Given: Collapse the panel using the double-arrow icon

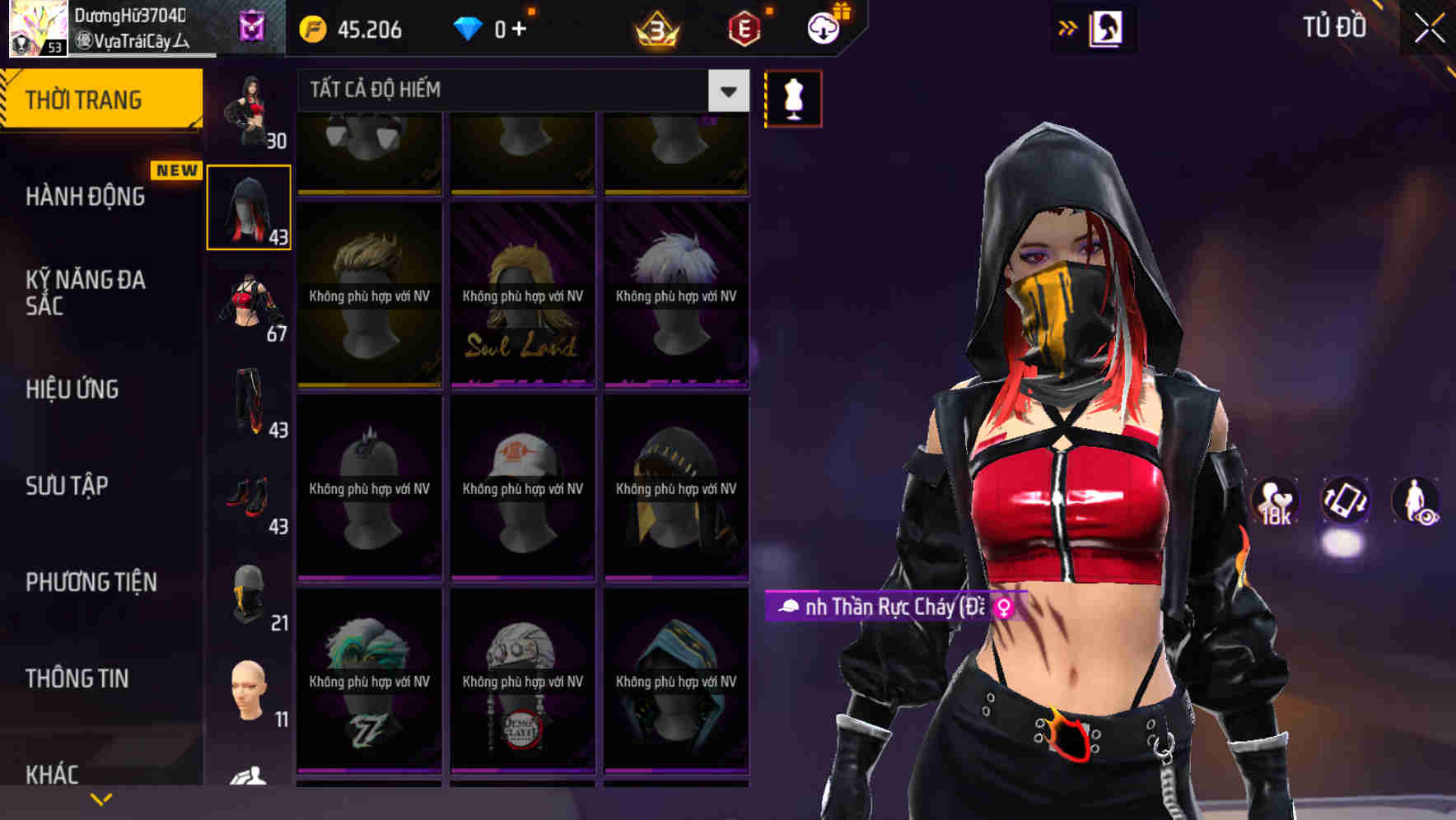Looking at the screenshot, I should pos(1068,27).
